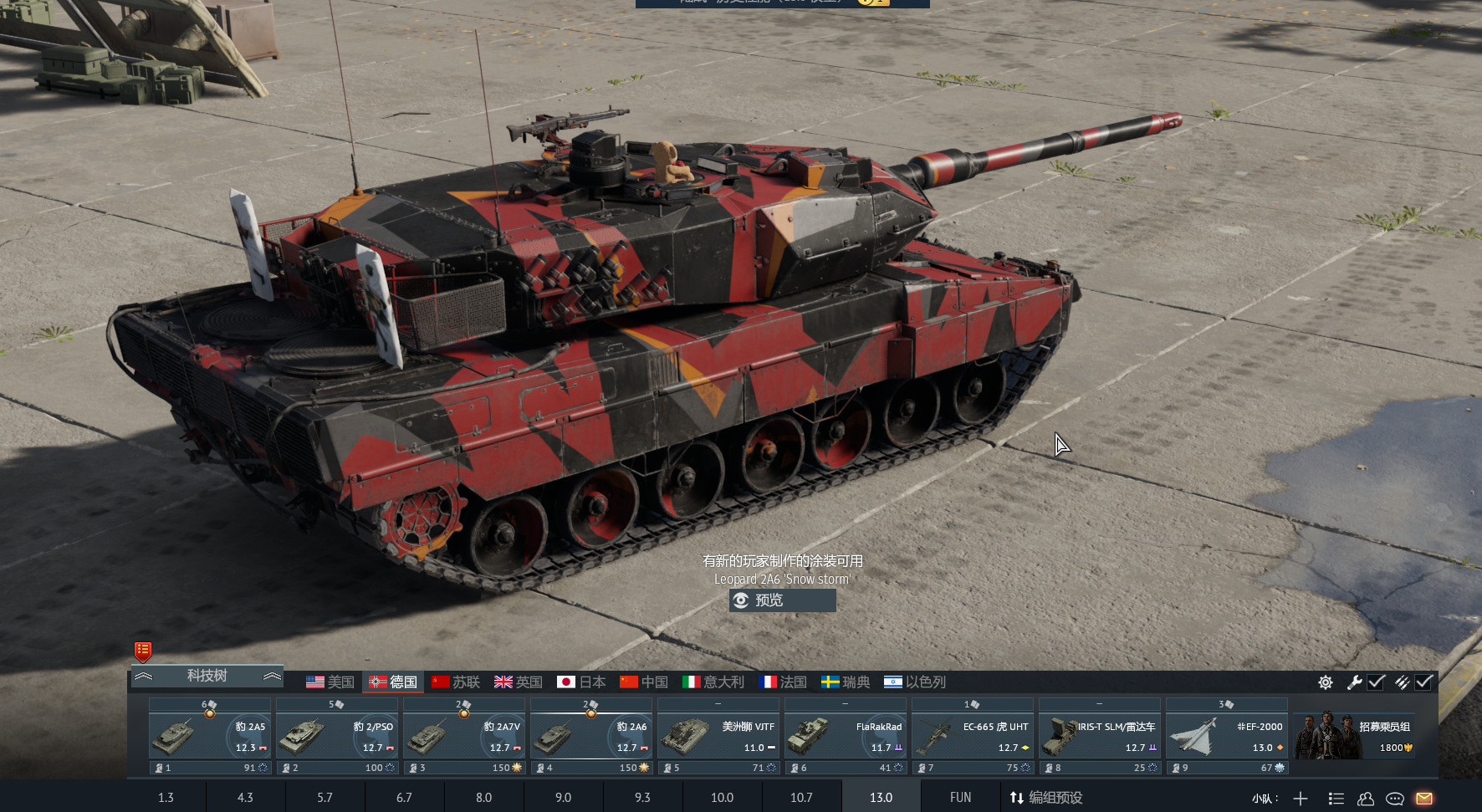Select the 苏联 nation tab

(x=456, y=682)
